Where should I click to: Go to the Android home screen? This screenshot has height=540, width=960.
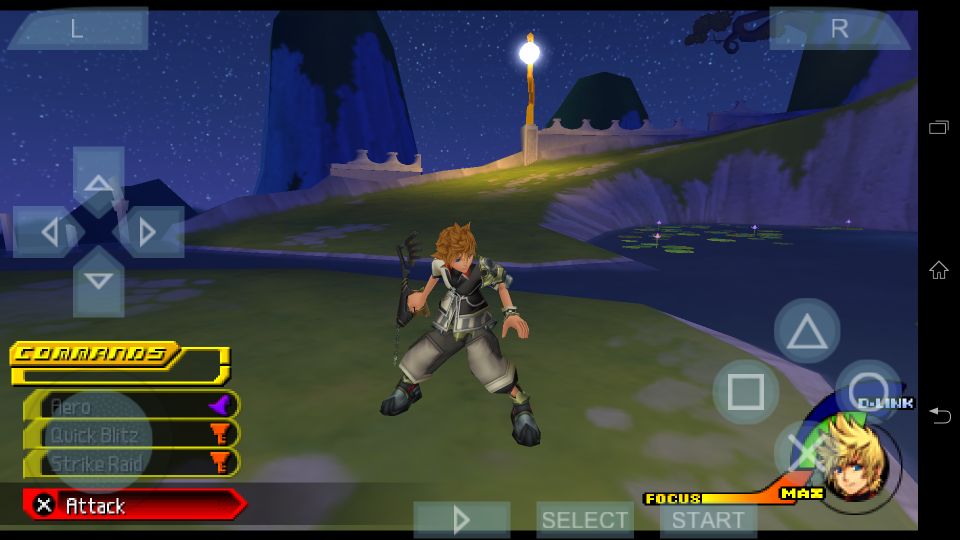click(938, 269)
